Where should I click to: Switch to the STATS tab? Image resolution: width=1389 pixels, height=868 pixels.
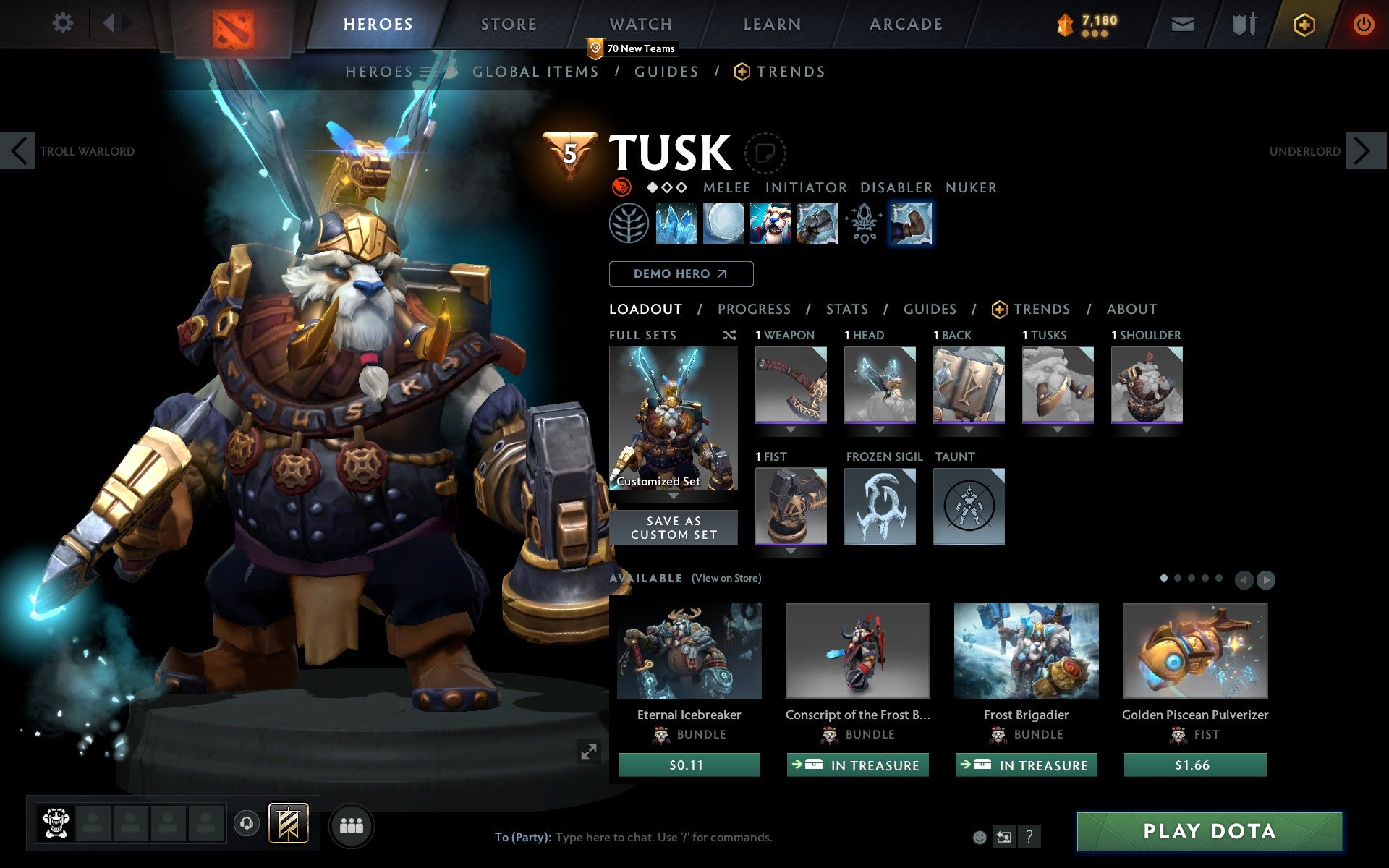click(x=846, y=309)
